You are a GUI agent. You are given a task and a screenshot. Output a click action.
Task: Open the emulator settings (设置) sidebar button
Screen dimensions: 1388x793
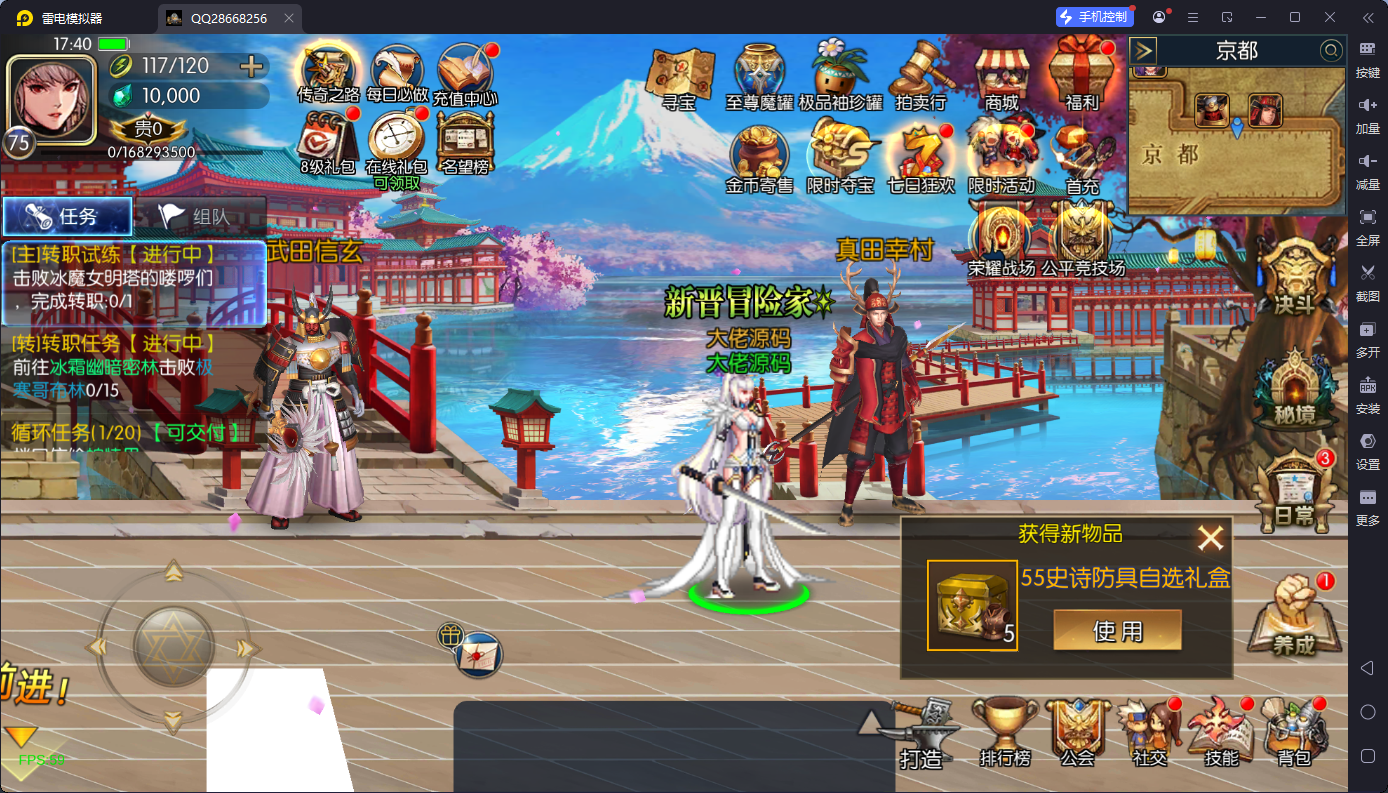click(x=1367, y=448)
